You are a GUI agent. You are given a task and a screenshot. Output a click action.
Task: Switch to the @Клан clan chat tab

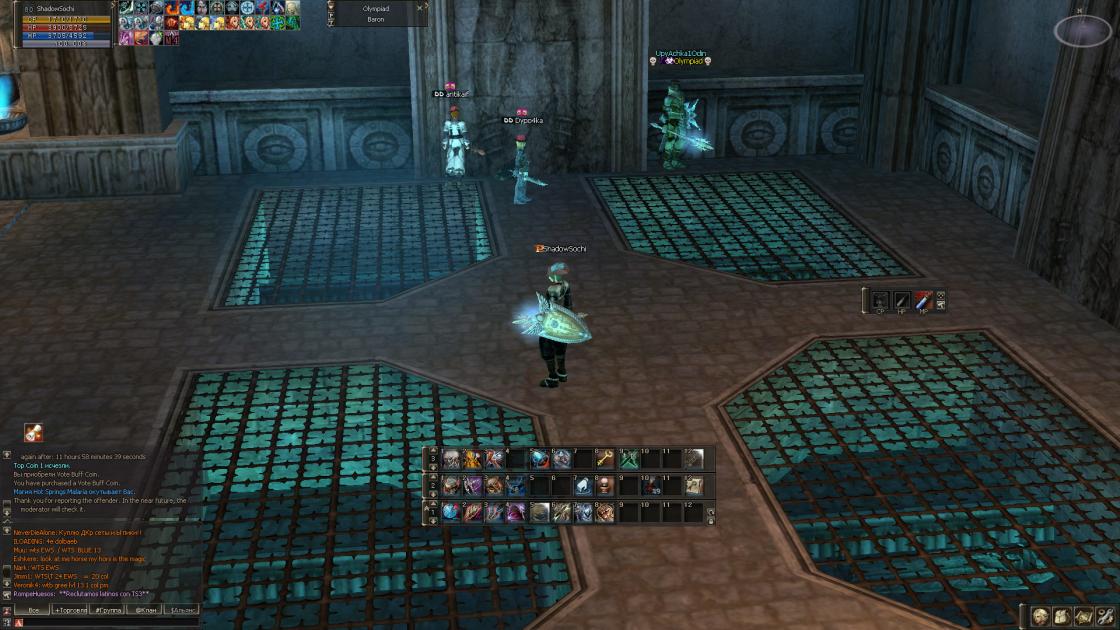[x=146, y=609]
